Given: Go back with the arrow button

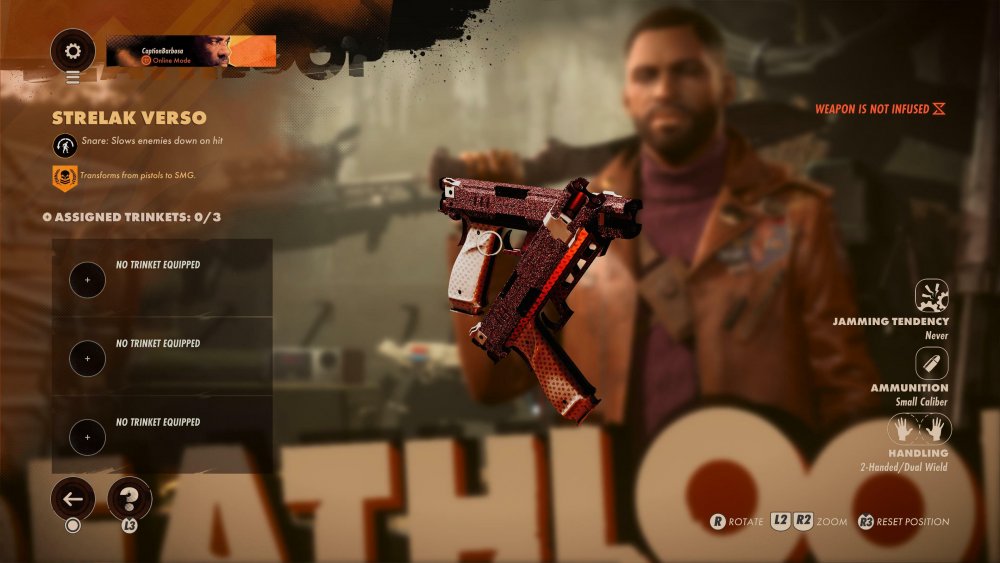Looking at the screenshot, I should [73, 497].
